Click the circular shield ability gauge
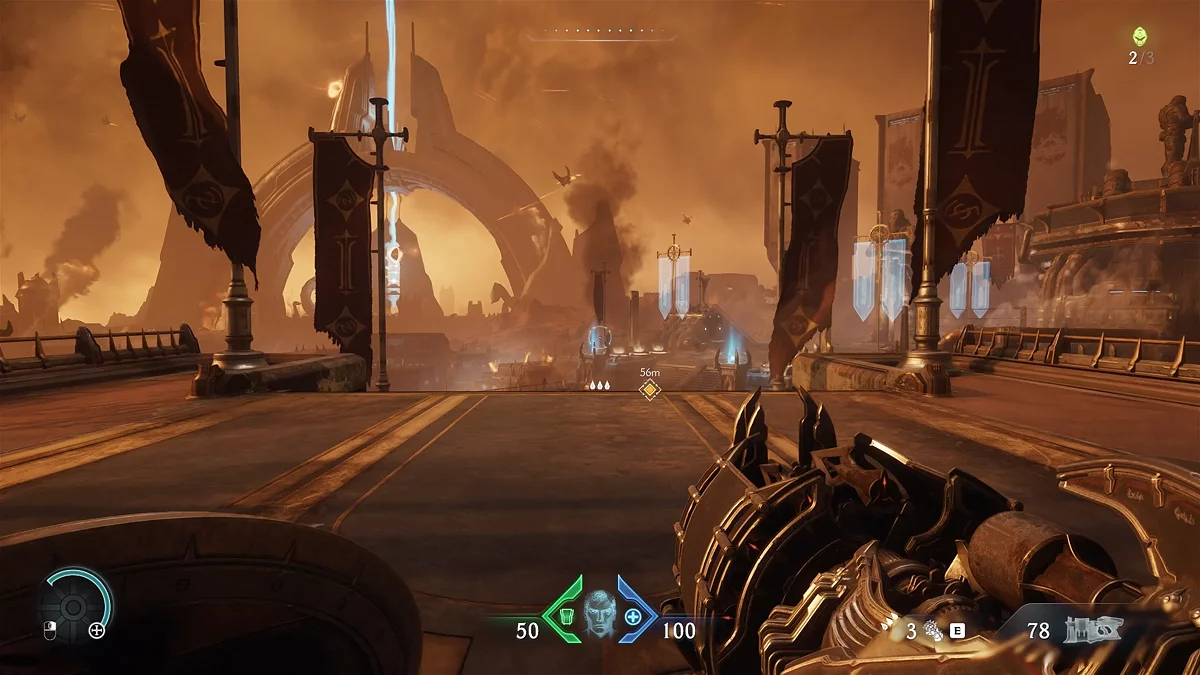The height and width of the screenshot is (675, 1200). [x=75, y=605]
